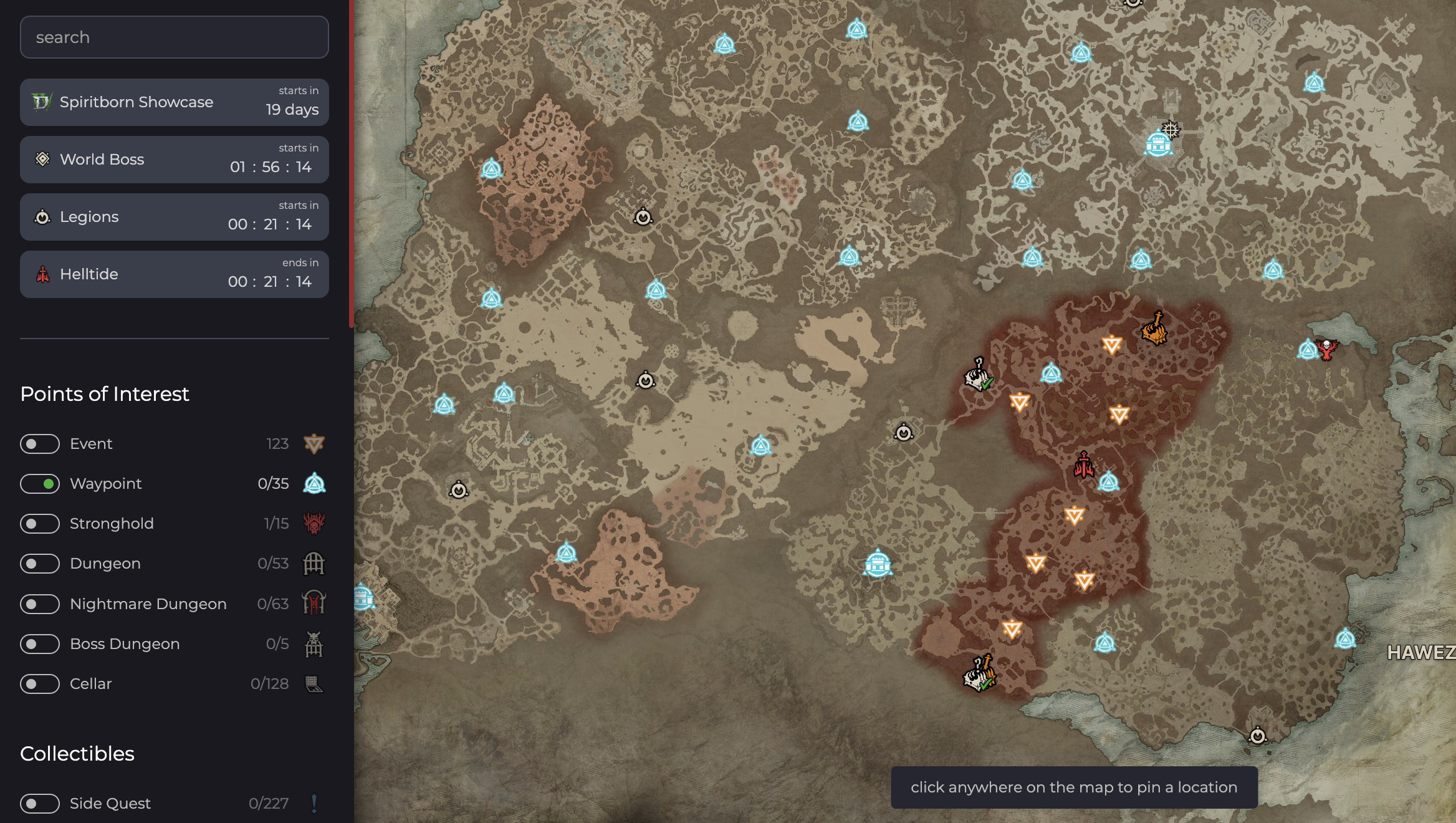This screenshot has height=823, width=1456.
Task: Show Dungeon markers with its toggle
Action: tap(40, 564)
